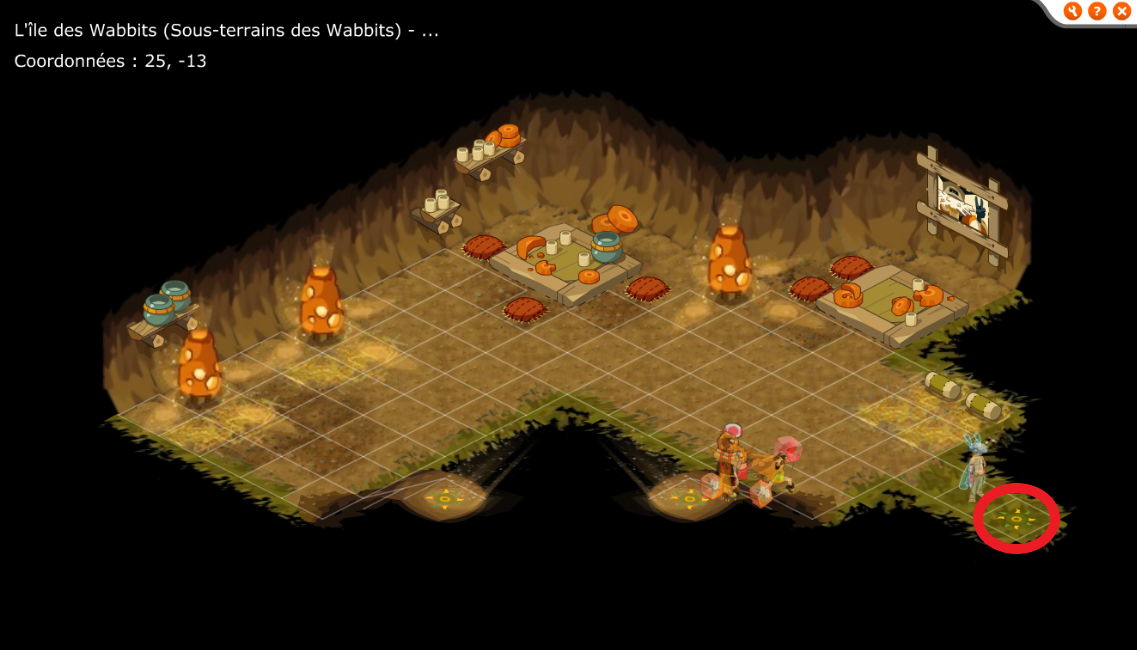Open the wrench options button
Viewport: 1137px width, 650px height.
pos(1073,11)
